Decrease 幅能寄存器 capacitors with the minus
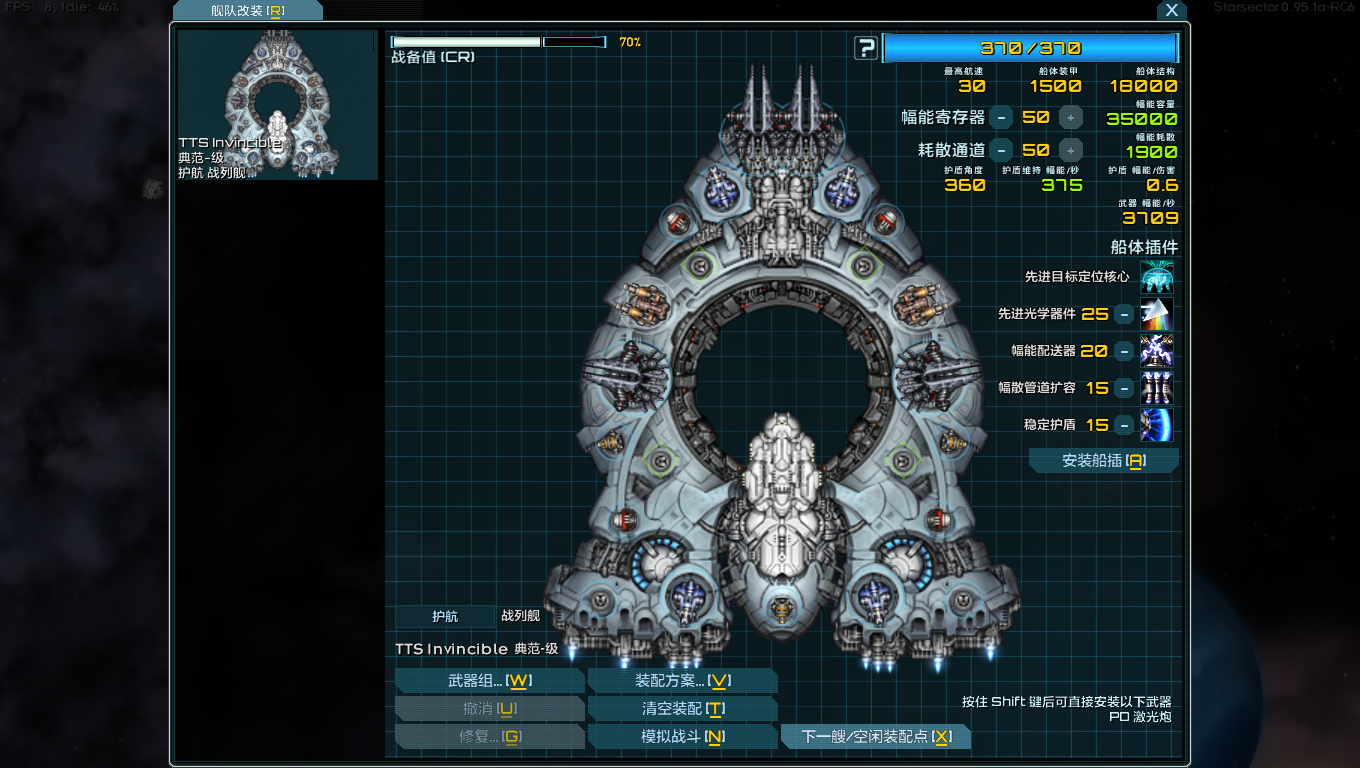This screenshot has height=768, width=1360. click(x=1001, y=117)
